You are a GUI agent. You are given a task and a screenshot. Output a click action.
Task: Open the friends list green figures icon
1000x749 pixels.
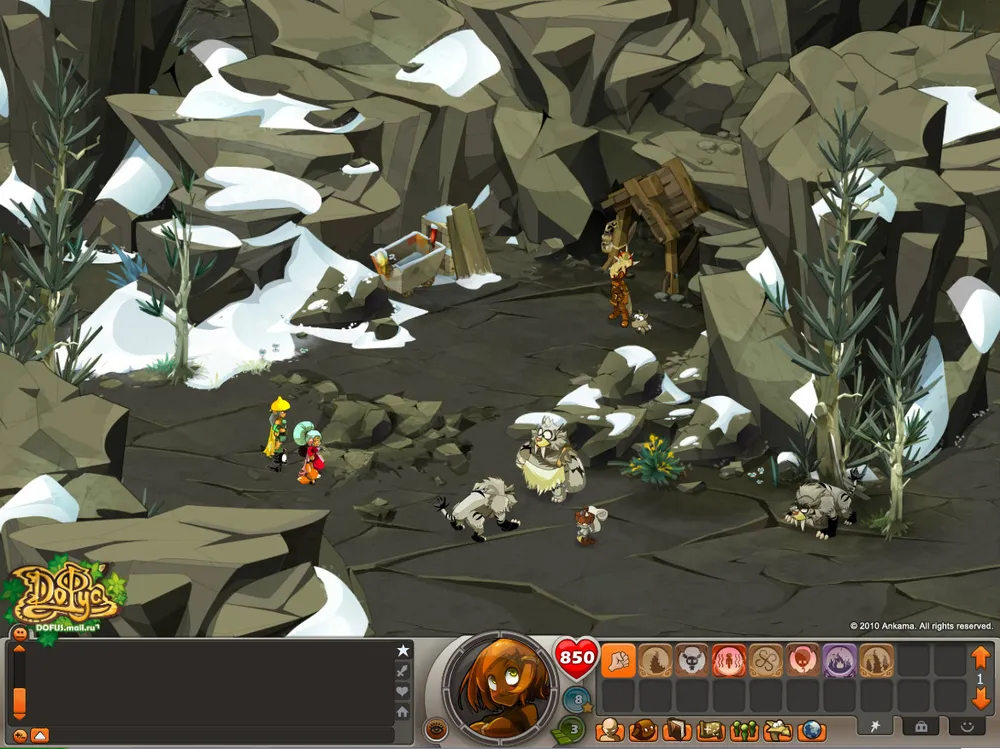(744, 730)
